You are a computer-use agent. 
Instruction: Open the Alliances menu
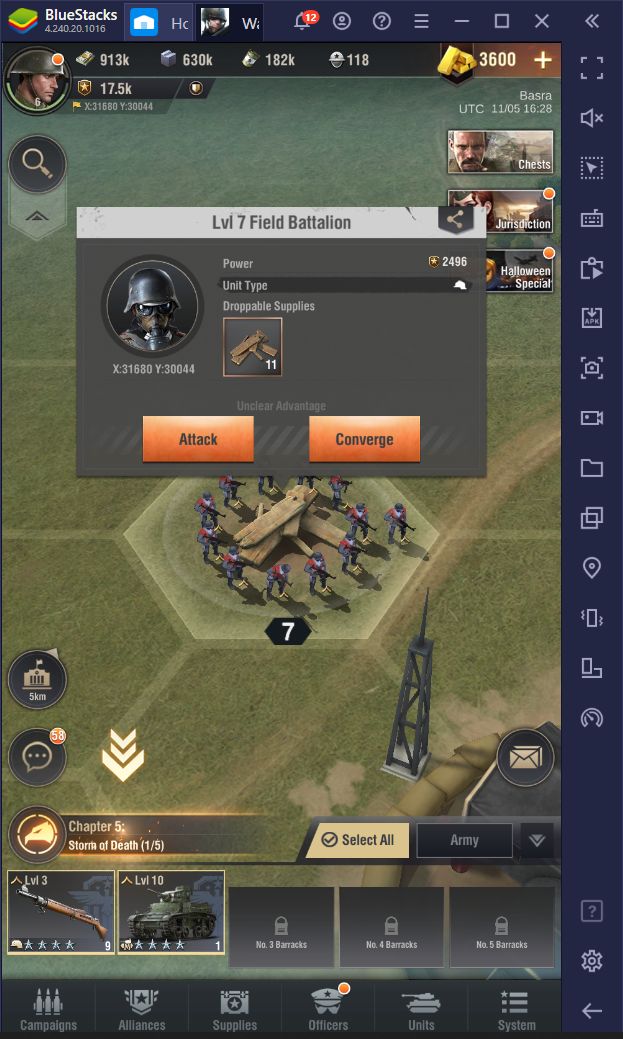coord(142,1008)
